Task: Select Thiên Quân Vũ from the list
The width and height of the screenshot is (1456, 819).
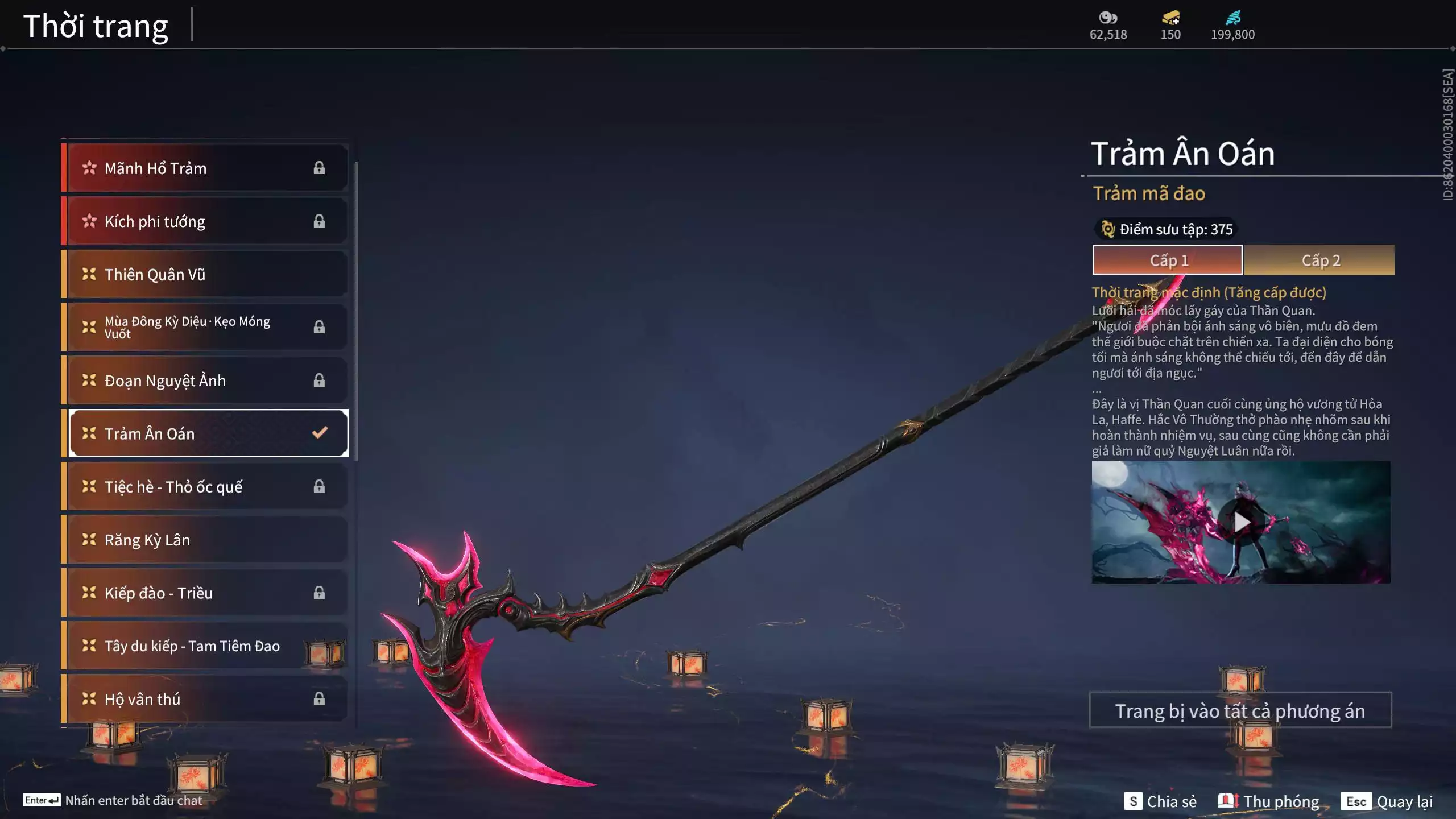Action: (x=205, y=274)
